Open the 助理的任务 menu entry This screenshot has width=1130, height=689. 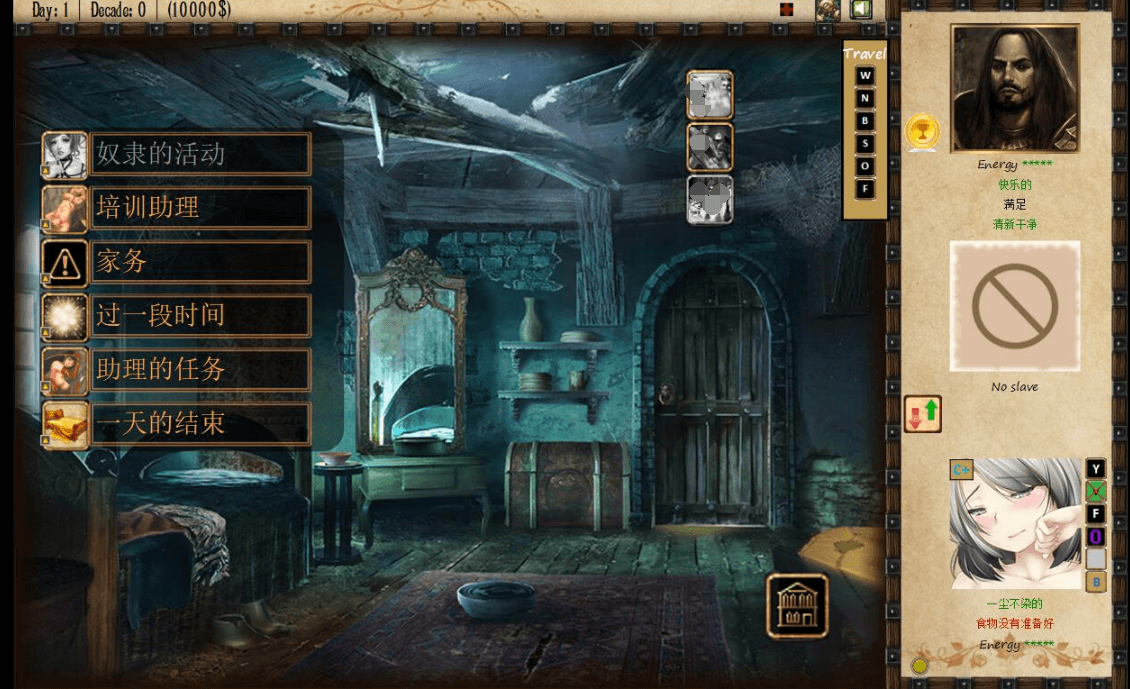(x=200, y=370)
